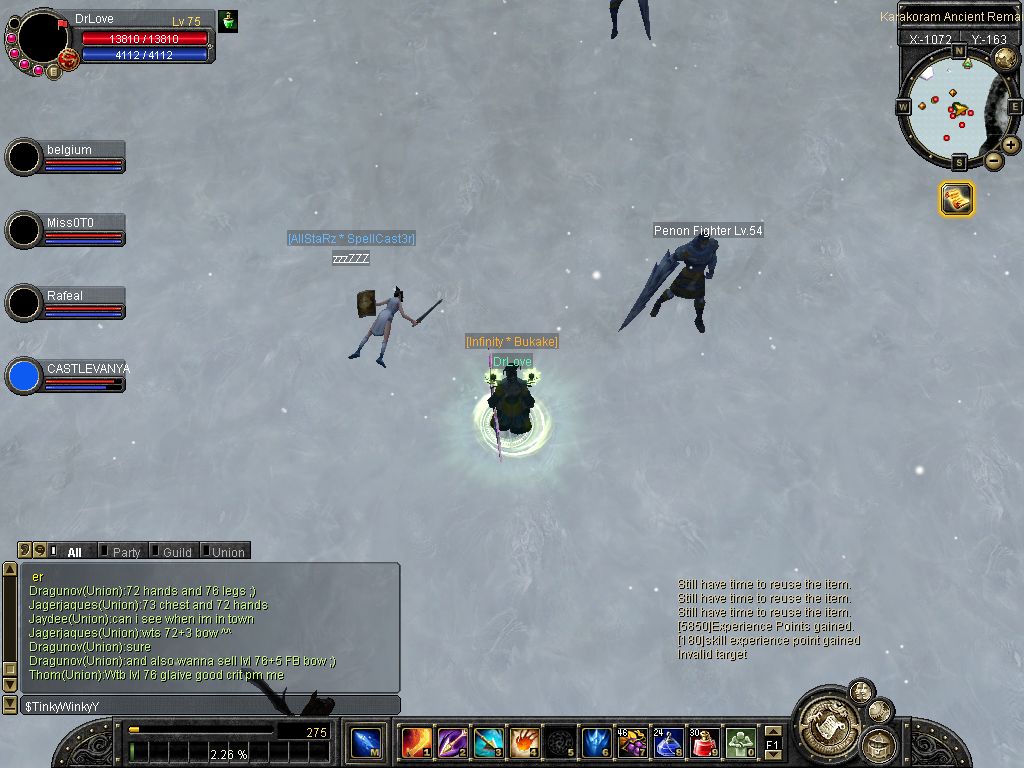Viewport: 1024px width, 768px height.
Task: Open the glowing quest scroll icon
Action: (956, 199)
